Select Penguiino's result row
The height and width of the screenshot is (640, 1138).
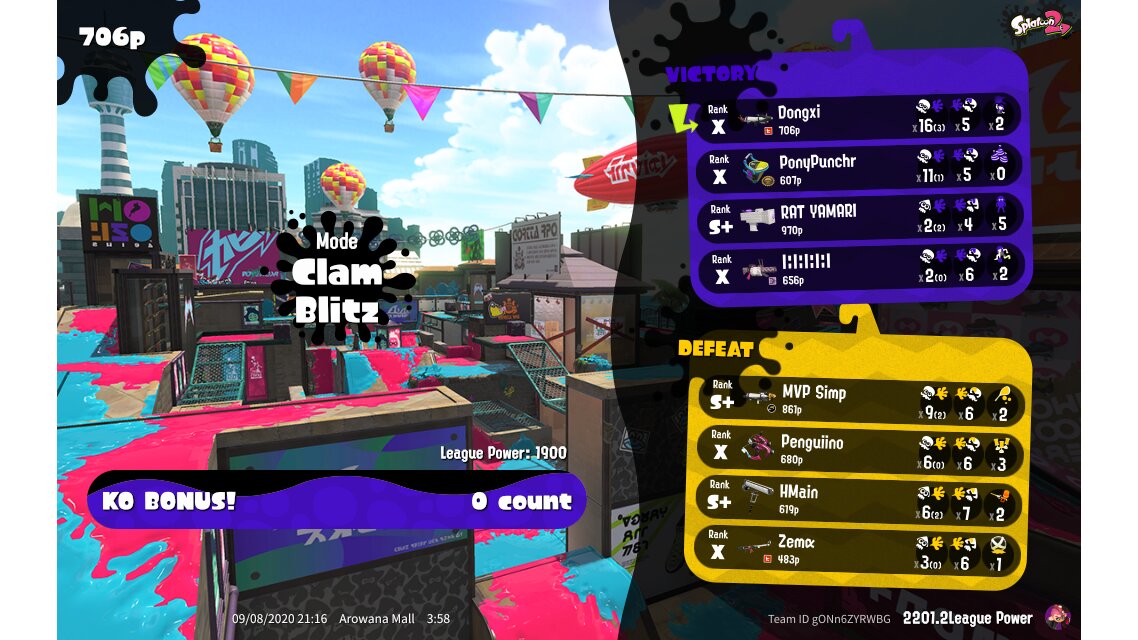(860, 448)
